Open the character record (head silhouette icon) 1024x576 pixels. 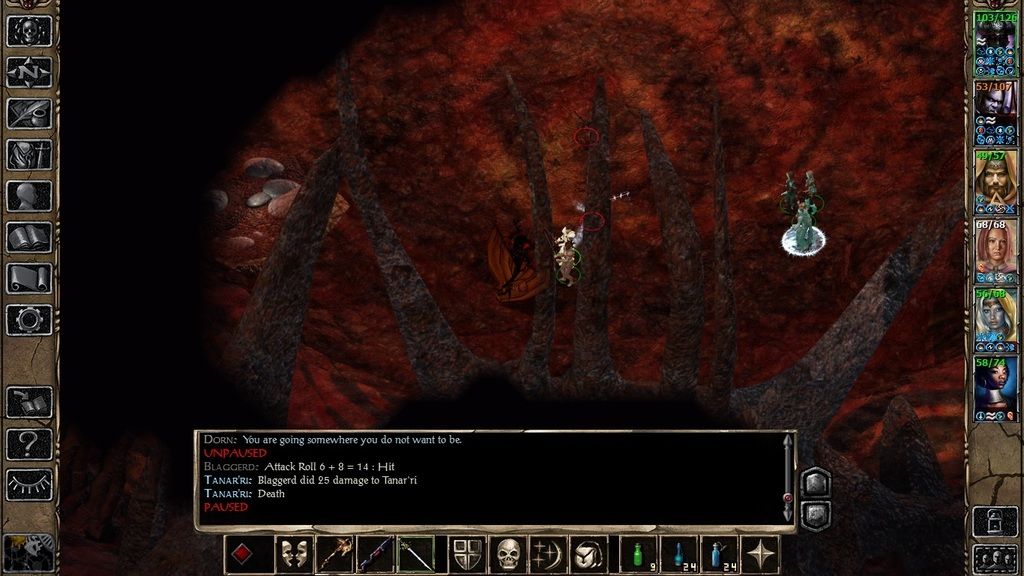(29, 196)
